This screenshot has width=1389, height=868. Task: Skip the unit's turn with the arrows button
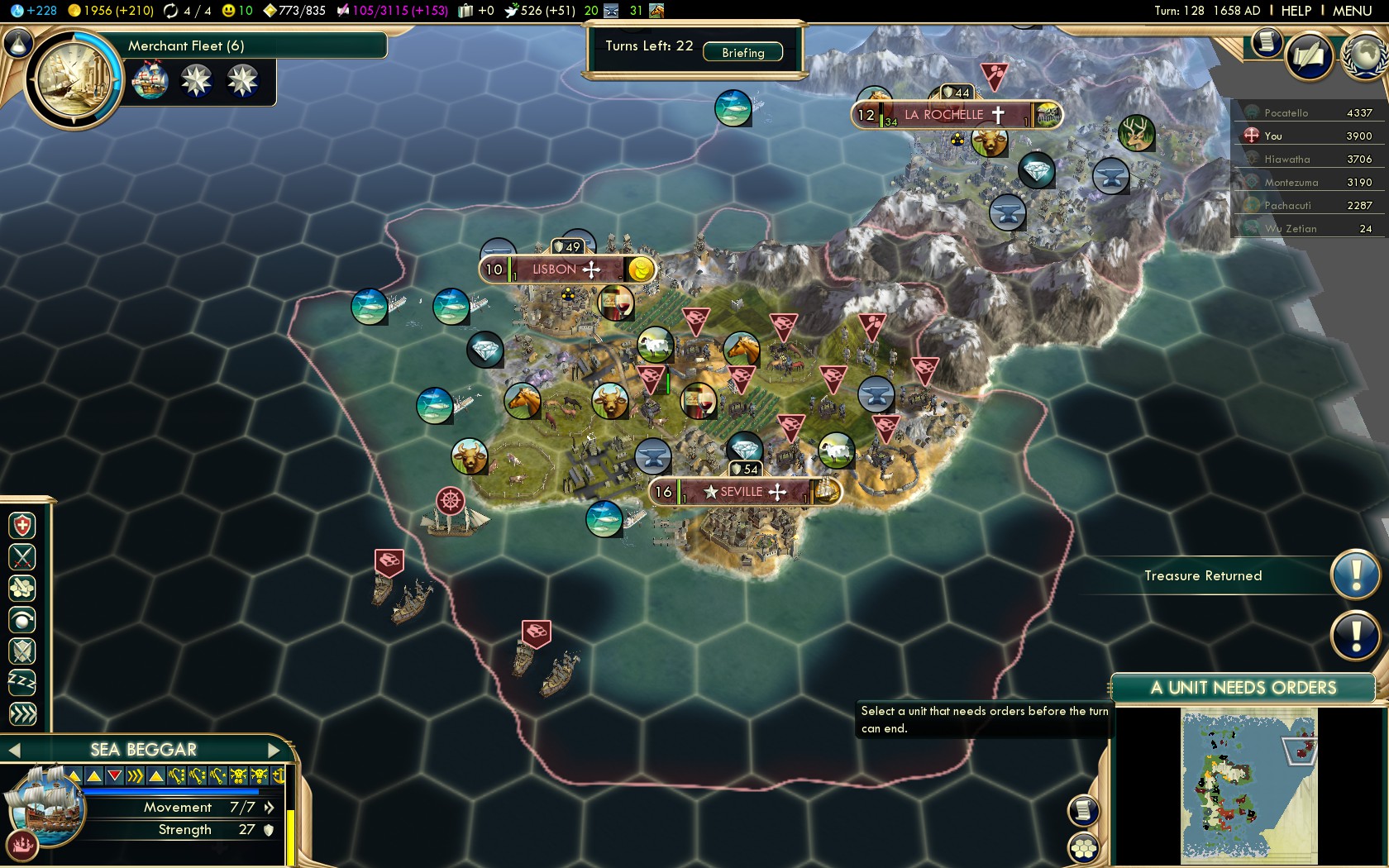[x=22, y=713]
